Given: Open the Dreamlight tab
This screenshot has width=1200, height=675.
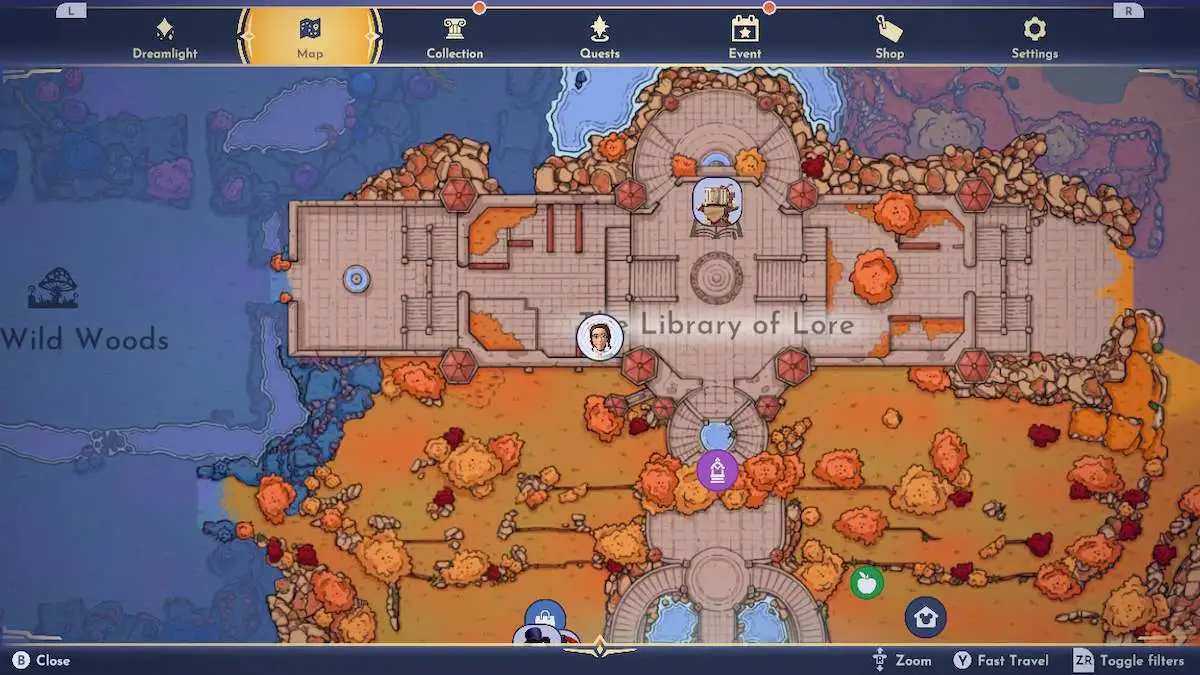Looking at the screenshot, I should [x=164, y=38].
